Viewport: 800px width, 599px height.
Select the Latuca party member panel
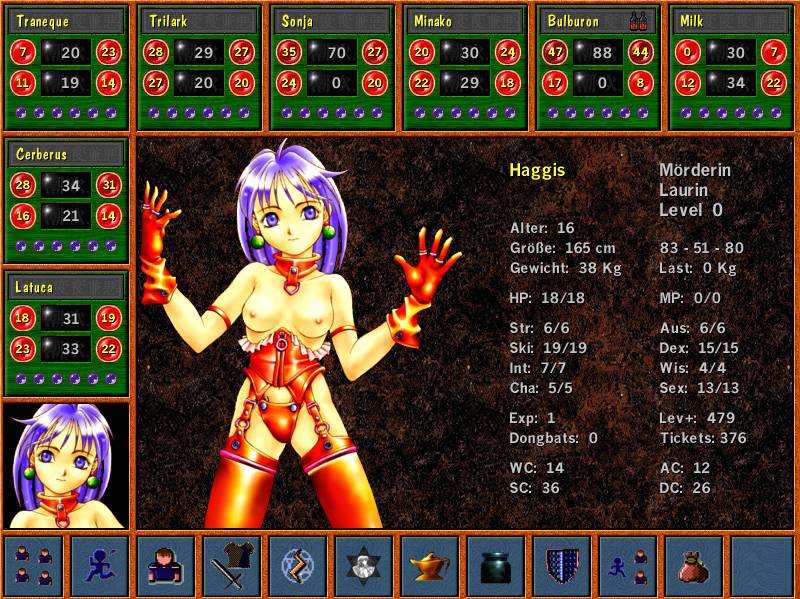click(67, 334)
